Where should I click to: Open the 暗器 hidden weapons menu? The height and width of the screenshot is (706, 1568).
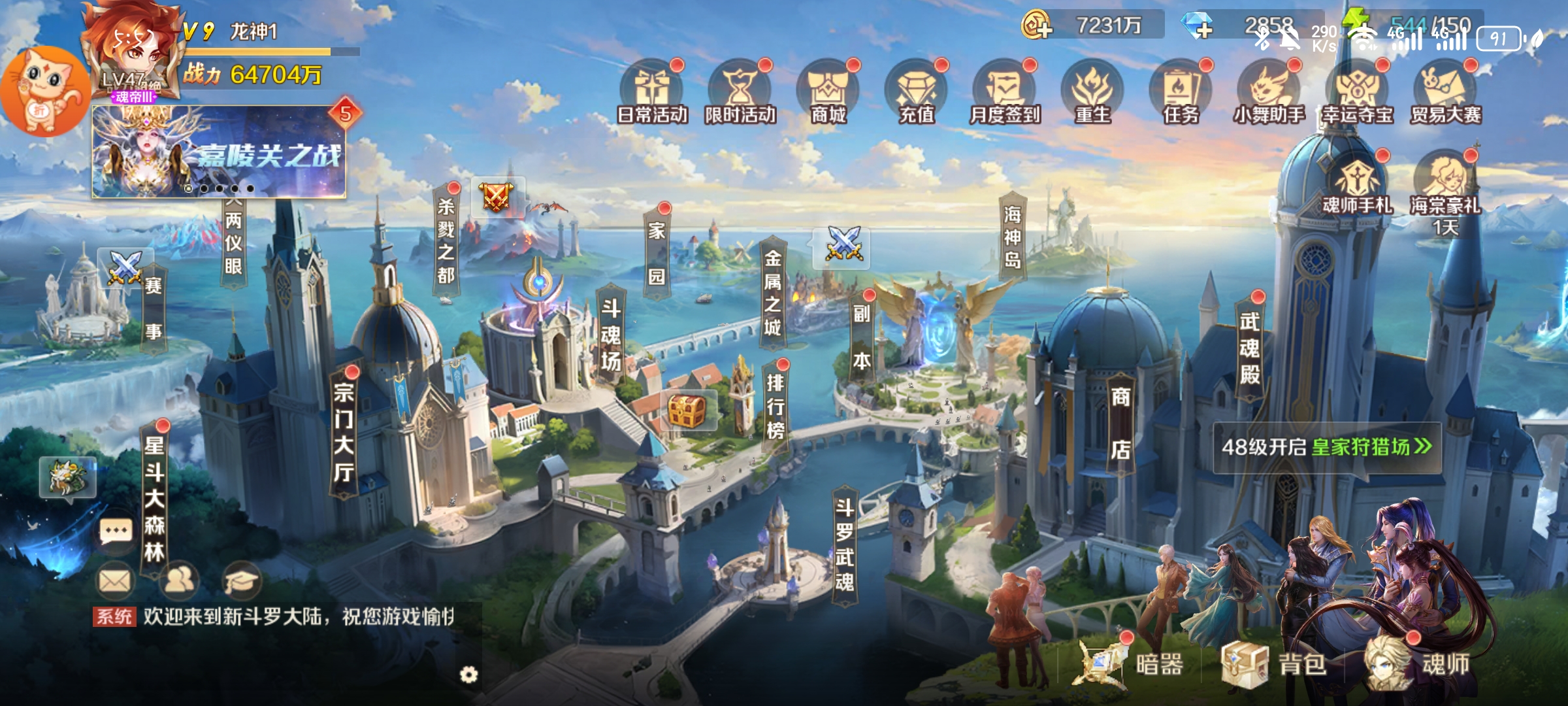[1134, 664]
